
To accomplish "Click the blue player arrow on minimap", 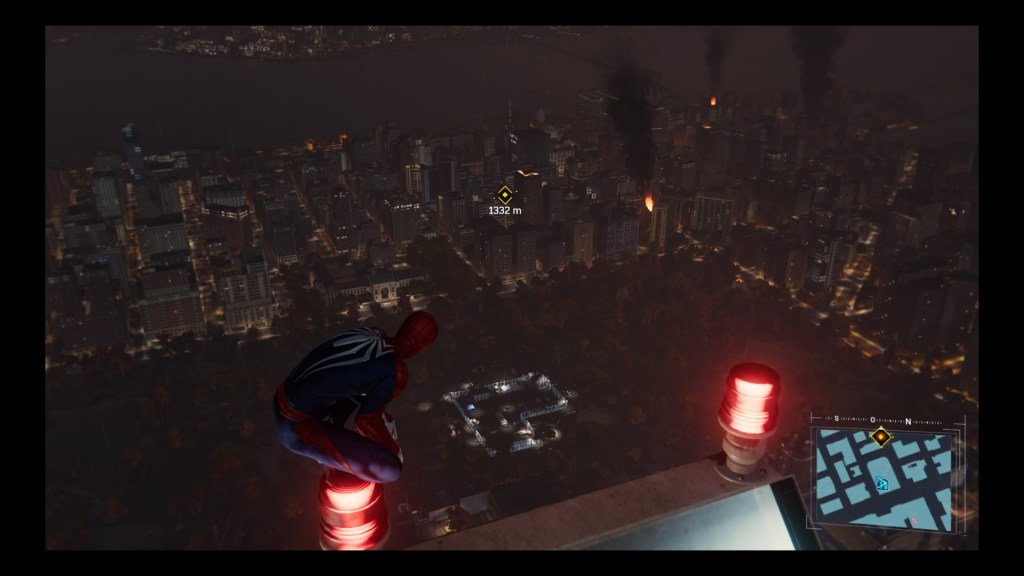I will pyautogui.click(x=882, y=484).
